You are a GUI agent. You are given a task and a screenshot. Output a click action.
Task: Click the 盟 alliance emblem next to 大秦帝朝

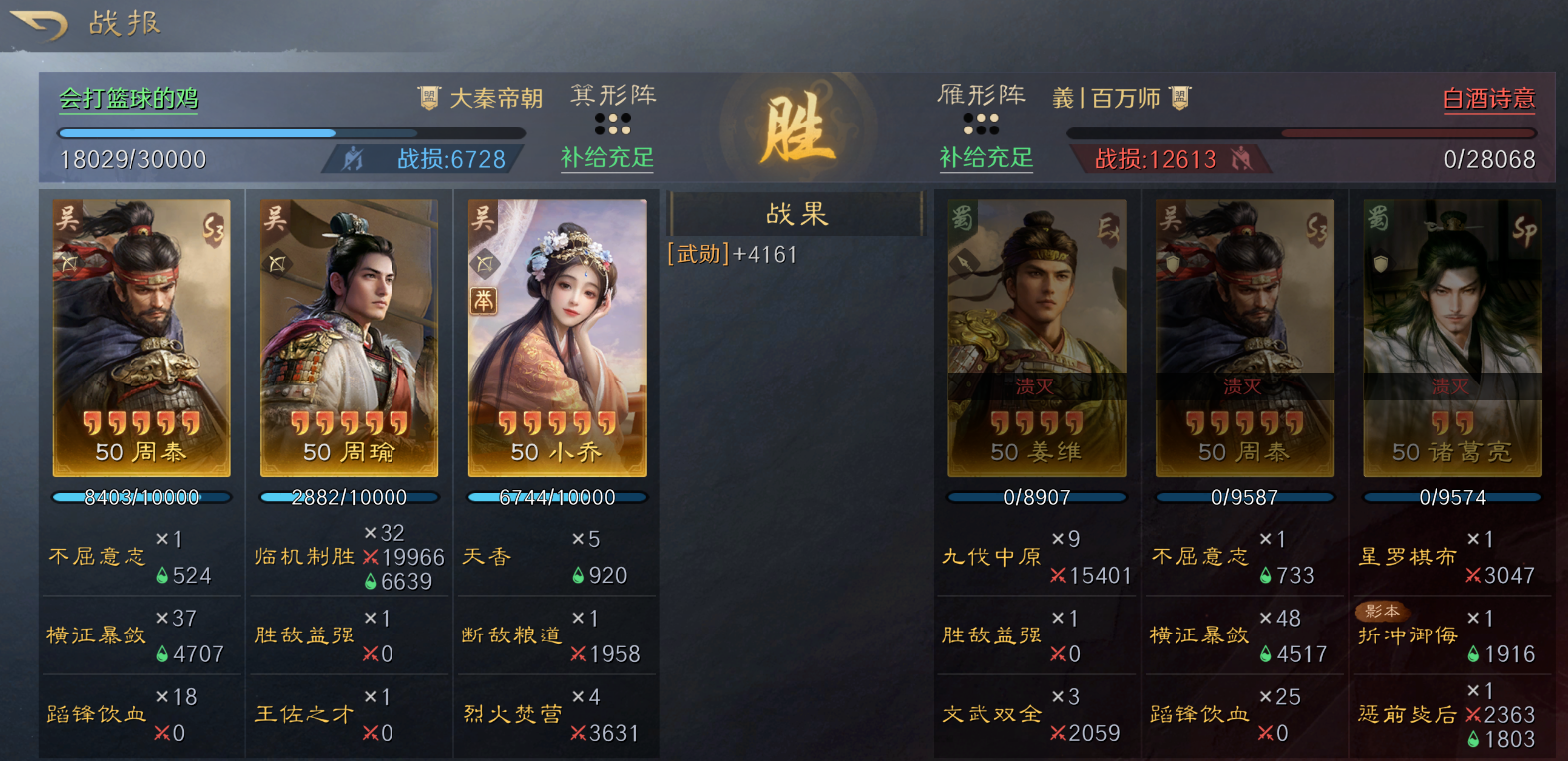coord(428,98)
